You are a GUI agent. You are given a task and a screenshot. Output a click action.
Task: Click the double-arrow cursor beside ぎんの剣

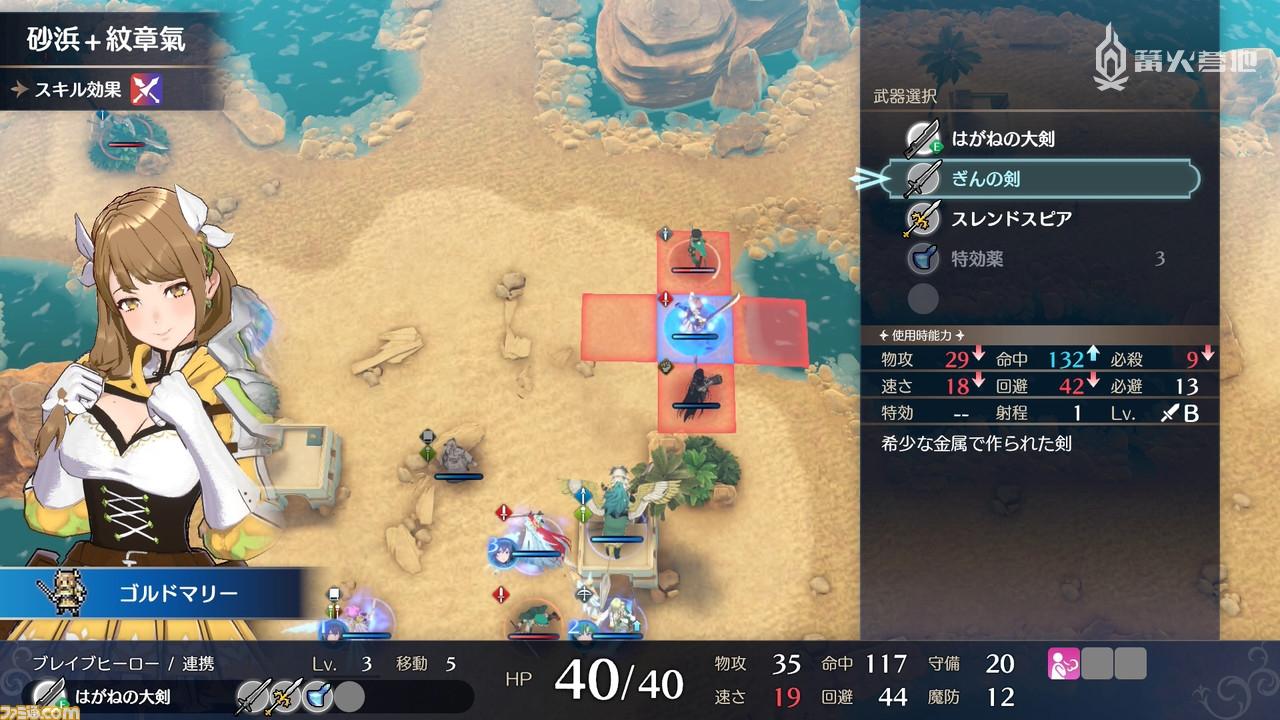tap(870, 181)
